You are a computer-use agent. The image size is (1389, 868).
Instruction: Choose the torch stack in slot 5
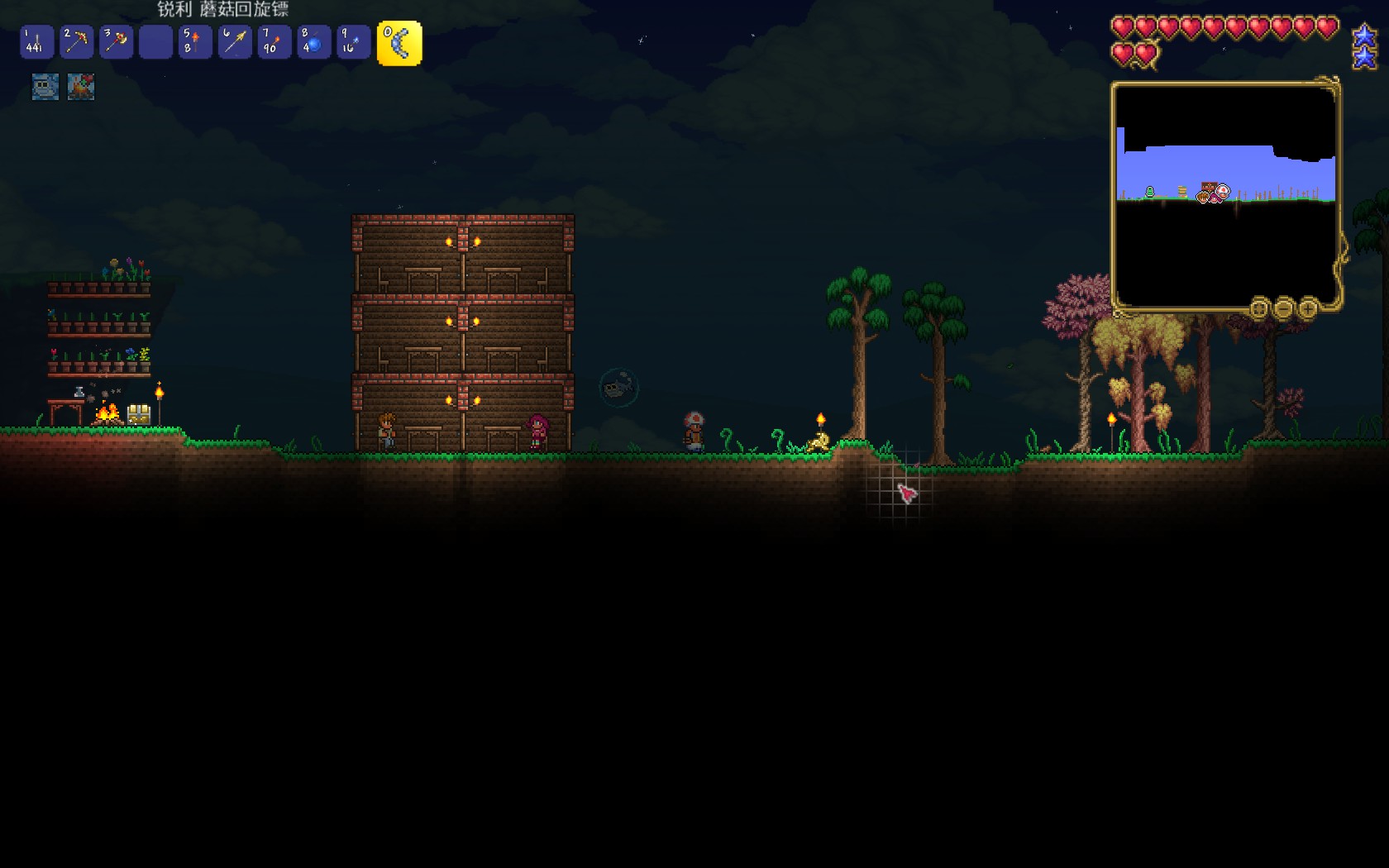point(195,42)
